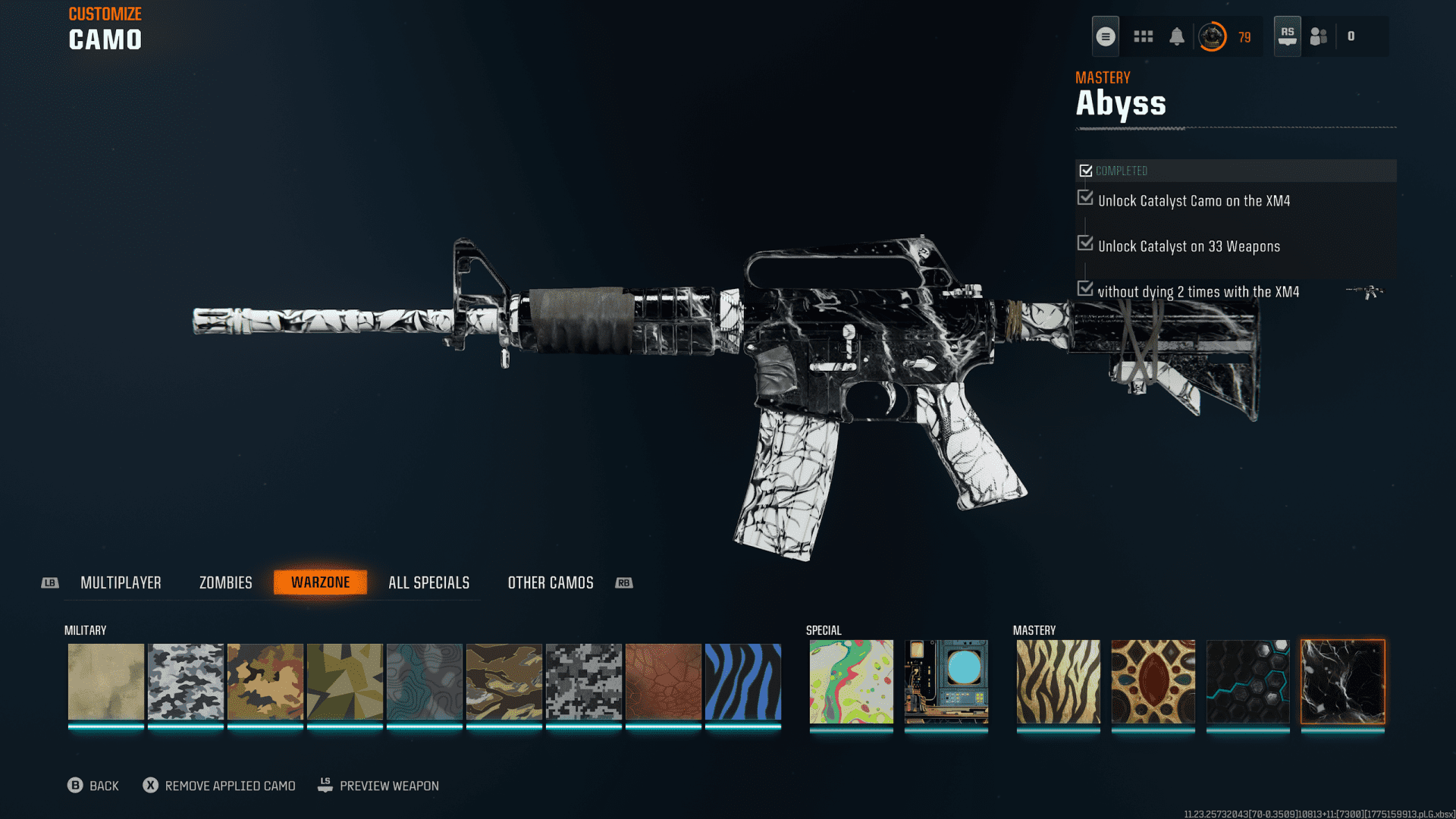Open the grid menu icon

coord(1144,36)
